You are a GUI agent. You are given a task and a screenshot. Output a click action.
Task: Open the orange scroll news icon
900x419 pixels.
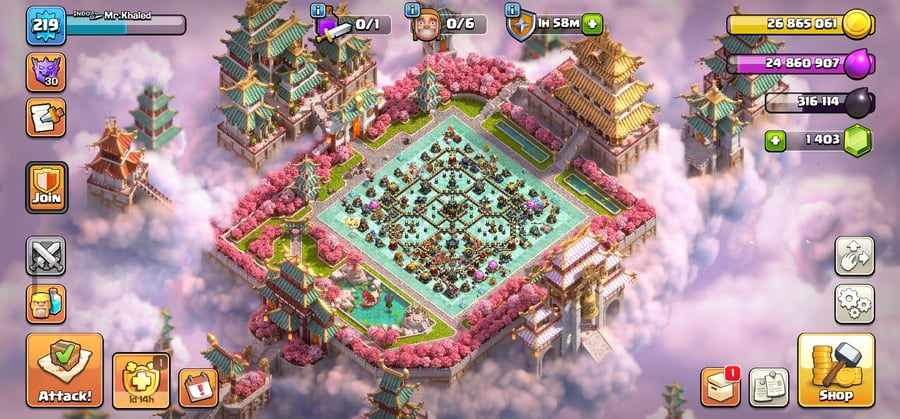pos(46,117)
